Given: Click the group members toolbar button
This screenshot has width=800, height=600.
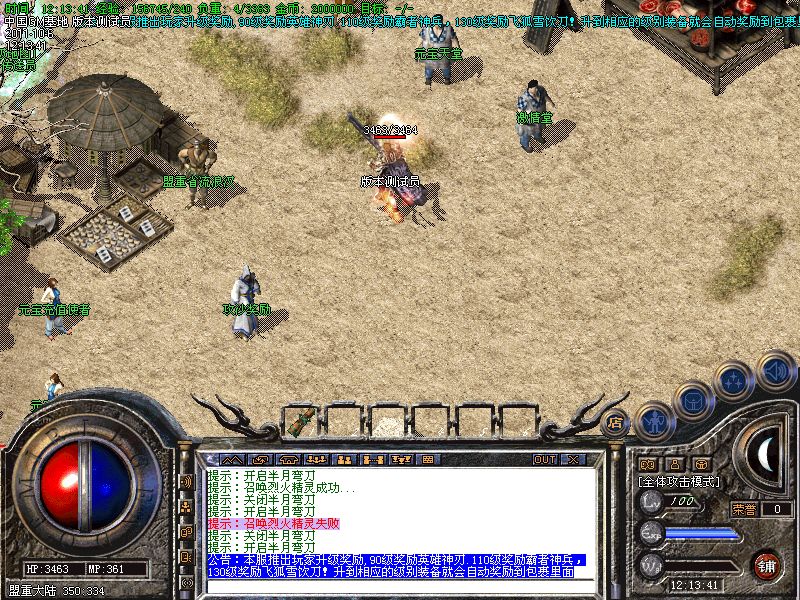Looking at the screenshot, I should 316,459.
